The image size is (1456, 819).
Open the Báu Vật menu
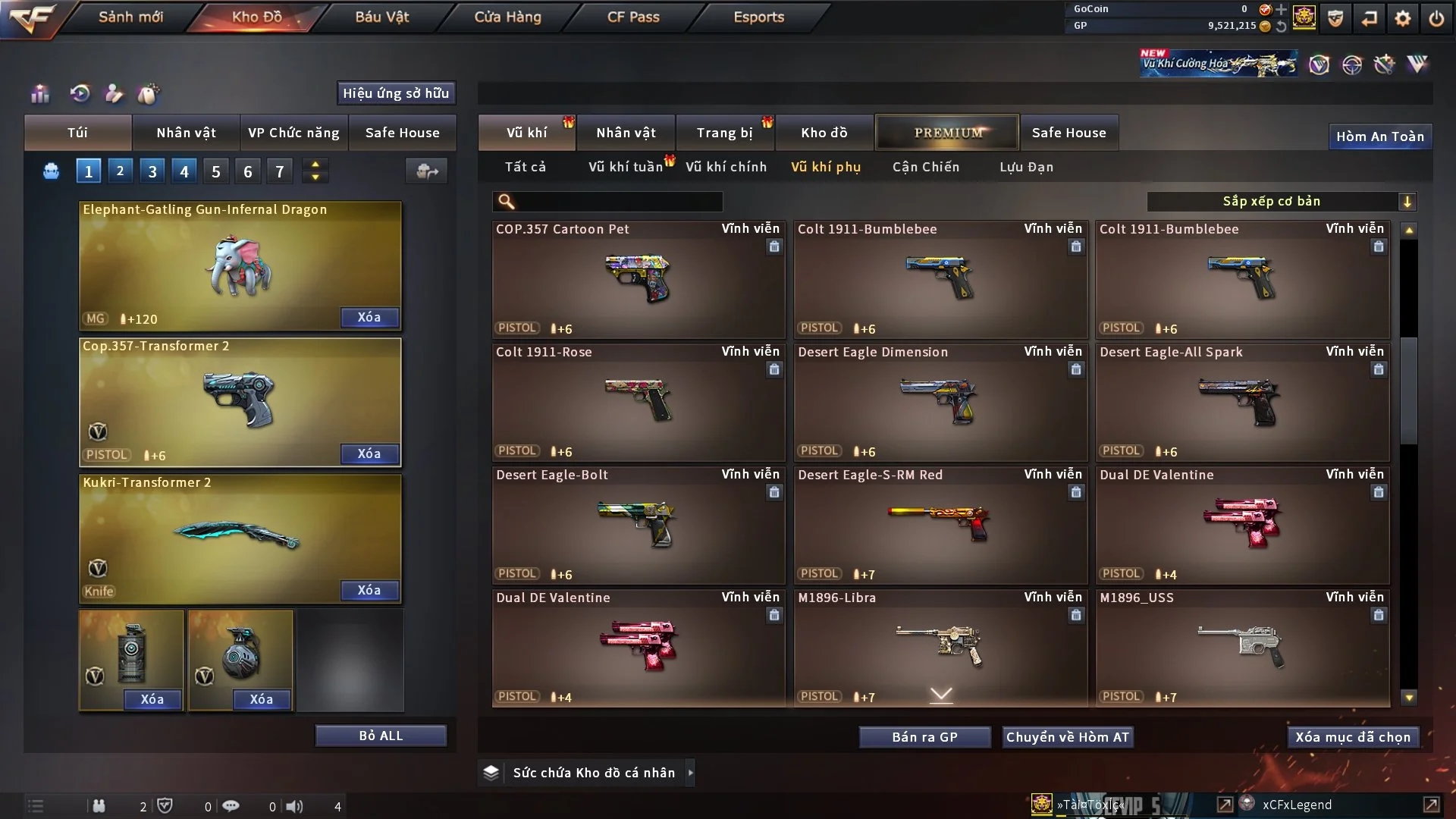(381, 17)
